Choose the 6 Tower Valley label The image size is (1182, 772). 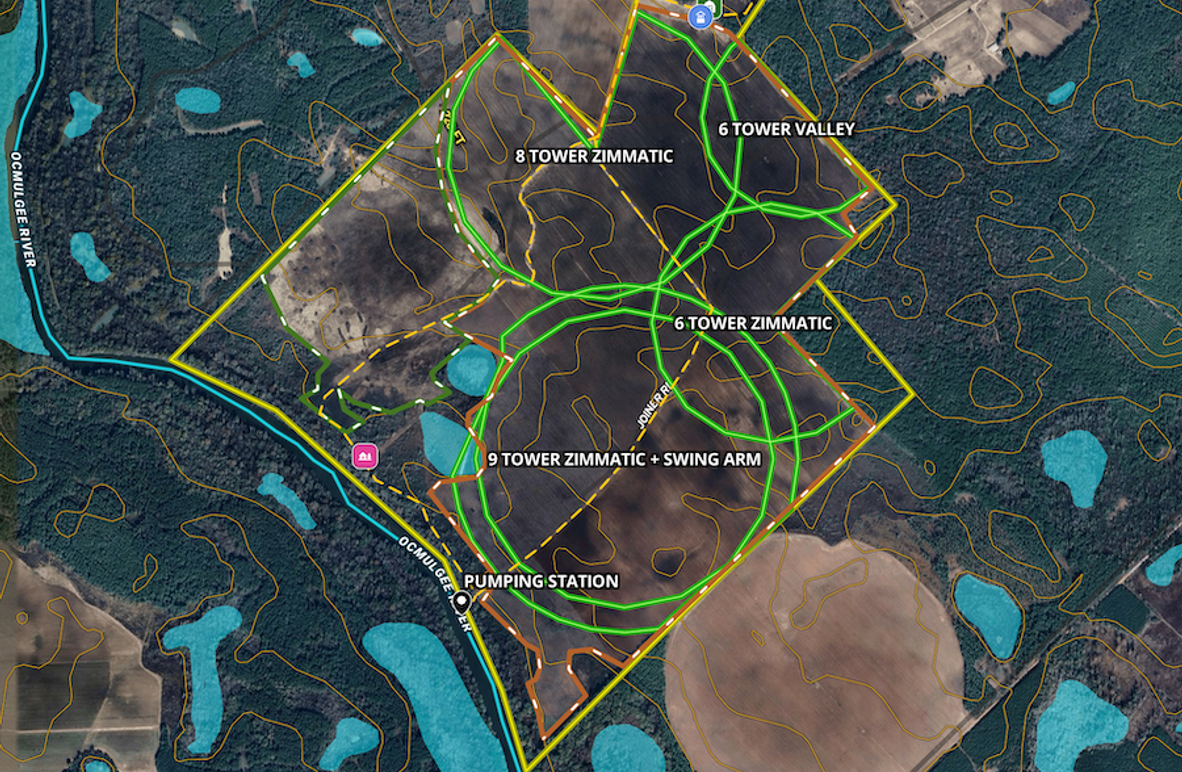click(786, 129)
